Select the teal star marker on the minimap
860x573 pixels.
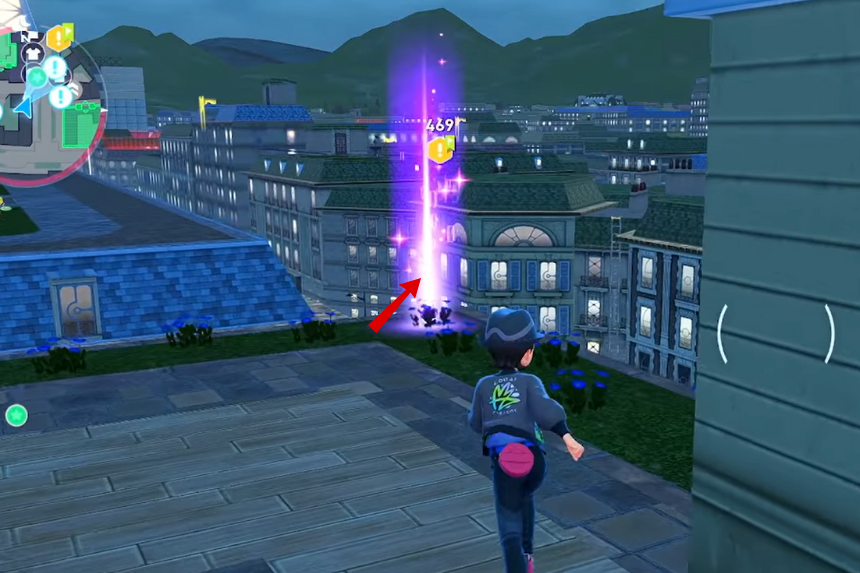click(x=37, y=76)
